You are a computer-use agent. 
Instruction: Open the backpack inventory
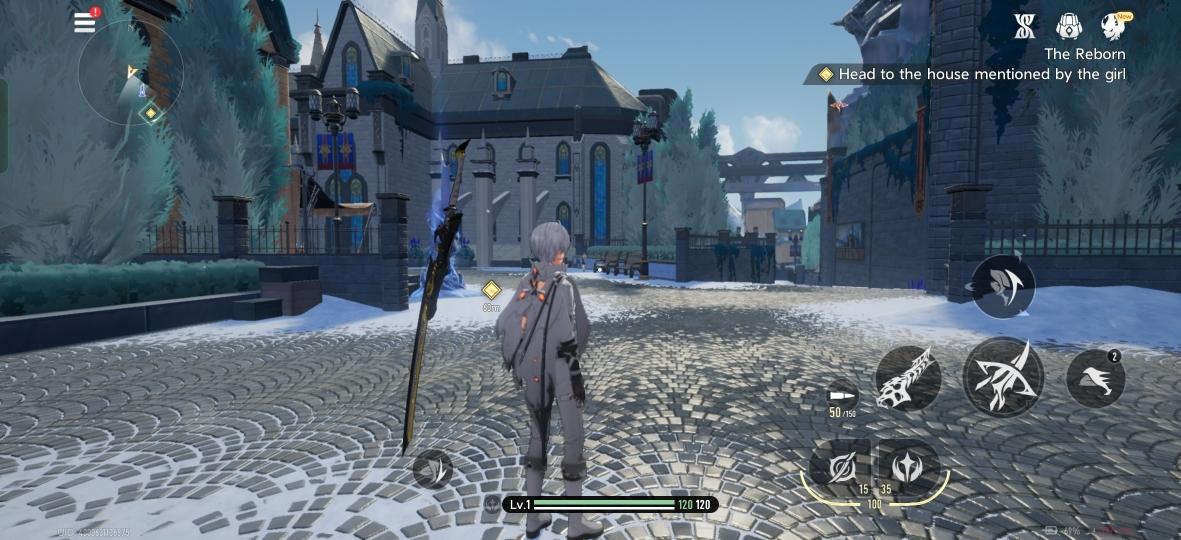(1069, 26)
